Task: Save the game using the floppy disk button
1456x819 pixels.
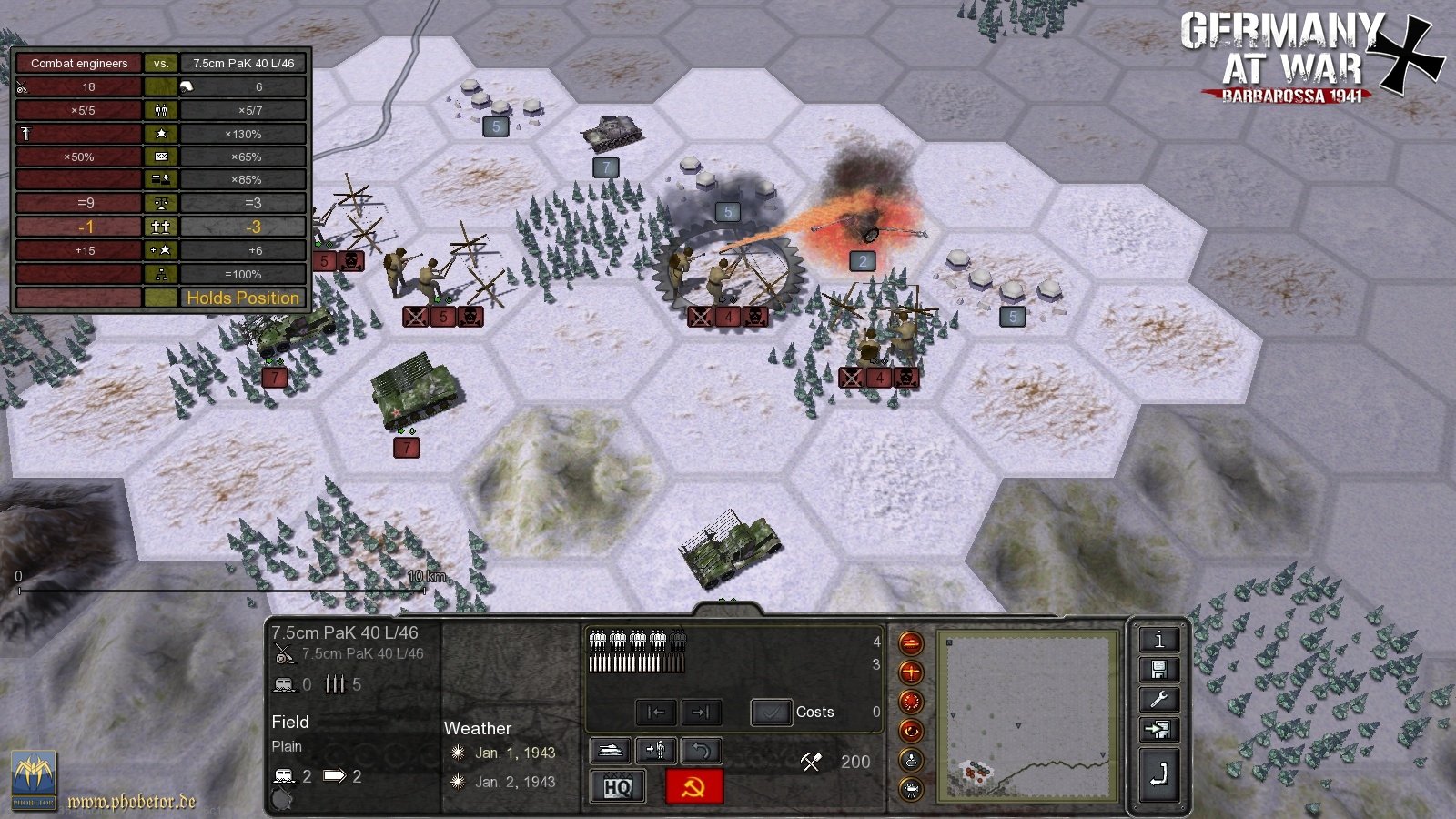Action: (x=1158, y=671)
